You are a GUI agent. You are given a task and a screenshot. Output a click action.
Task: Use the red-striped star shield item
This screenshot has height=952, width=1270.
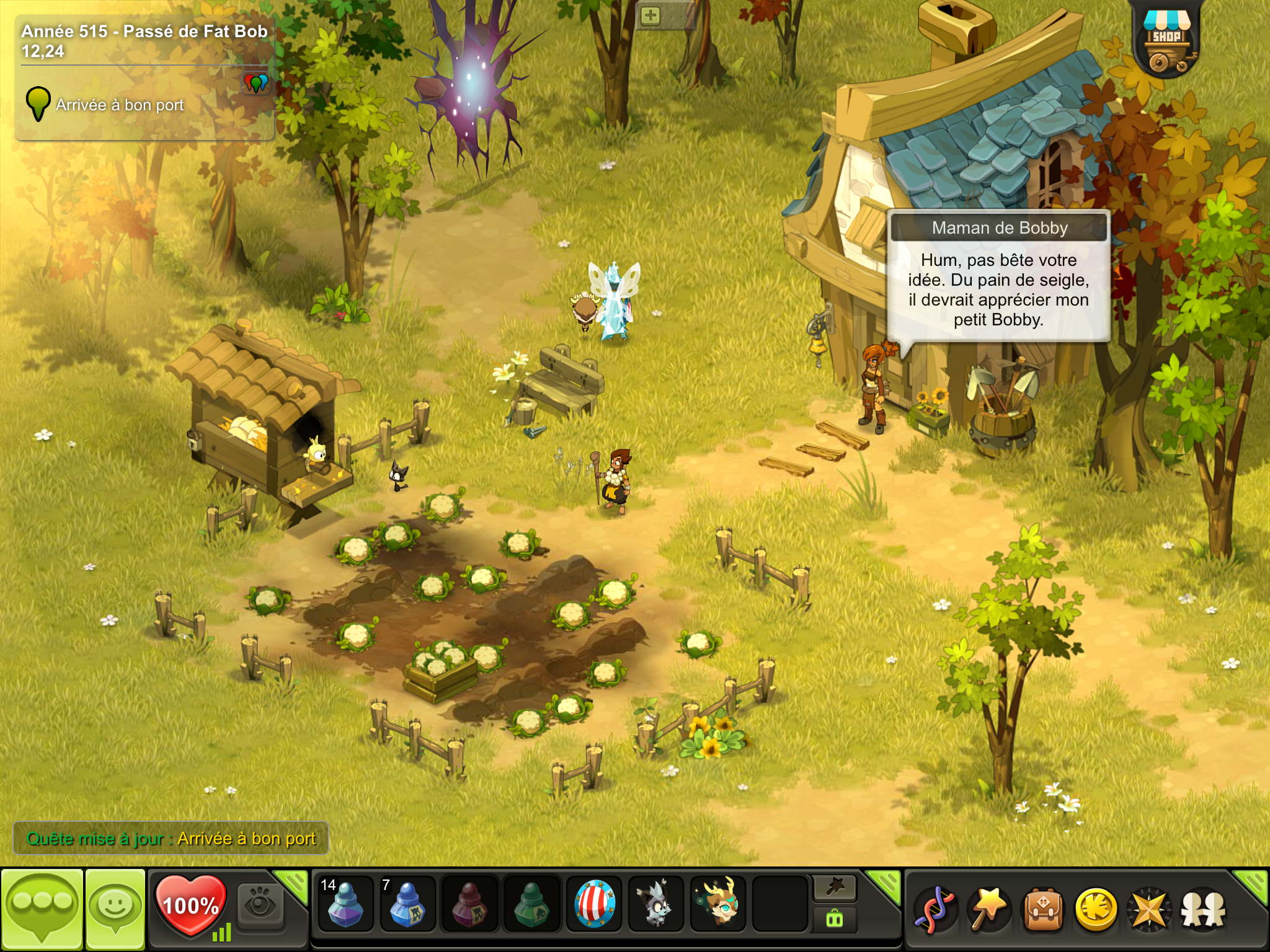(593, 906)
